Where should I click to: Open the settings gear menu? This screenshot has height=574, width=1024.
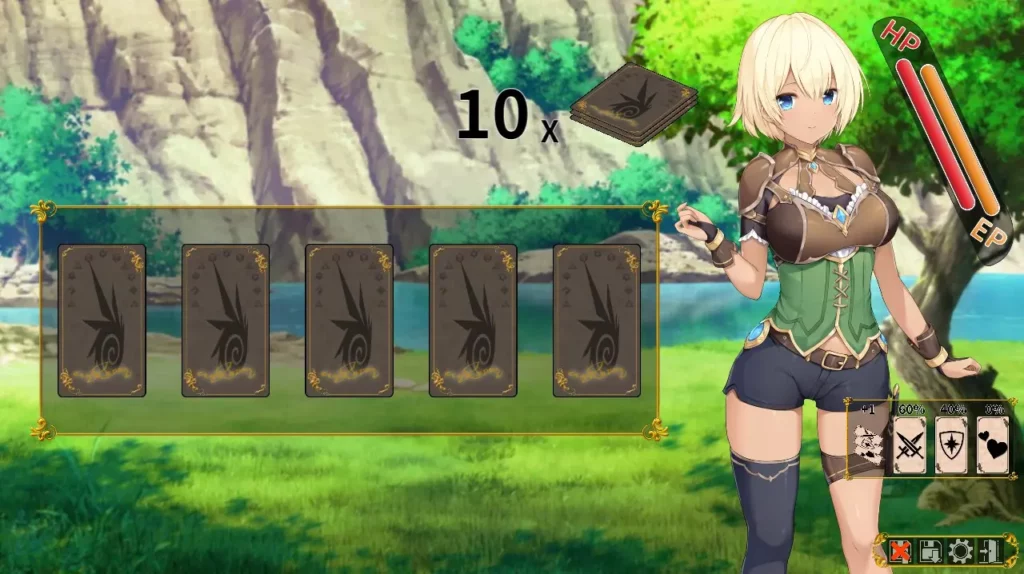click(959, 550)
